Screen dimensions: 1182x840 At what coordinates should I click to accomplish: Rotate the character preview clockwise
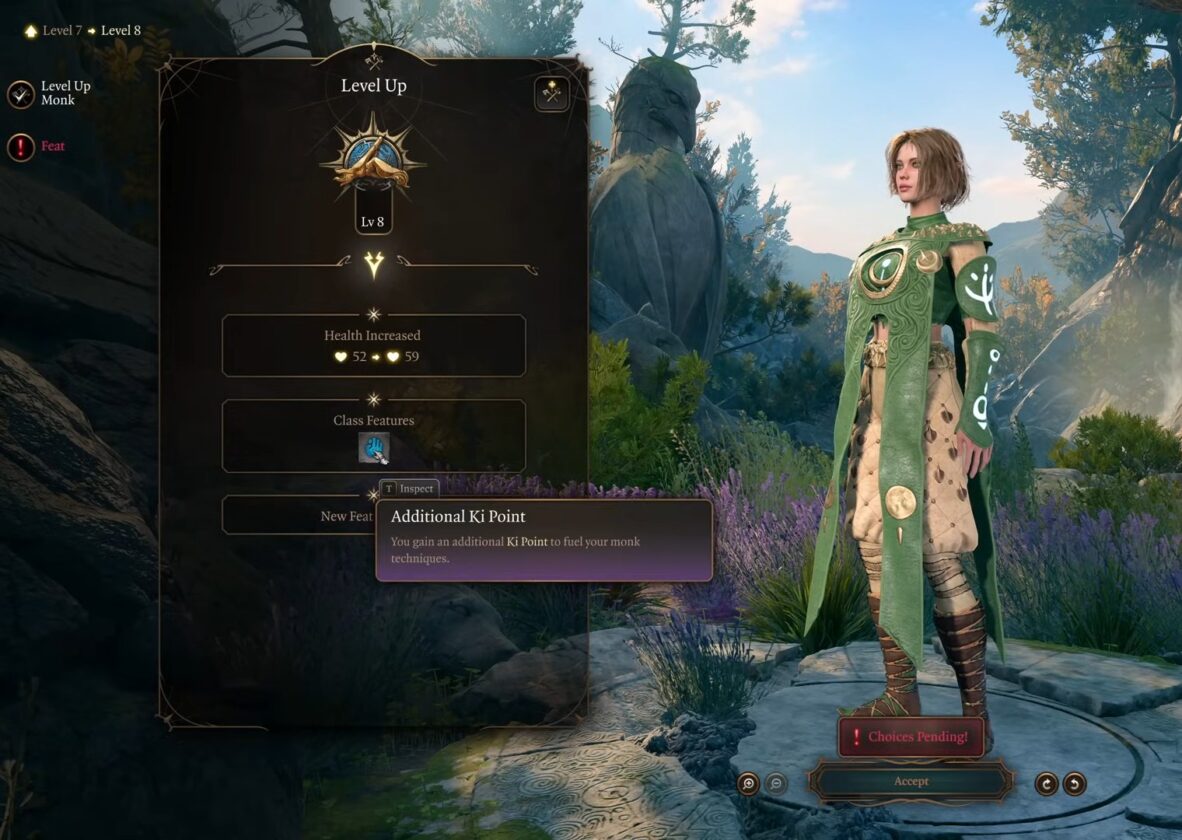1047,783
